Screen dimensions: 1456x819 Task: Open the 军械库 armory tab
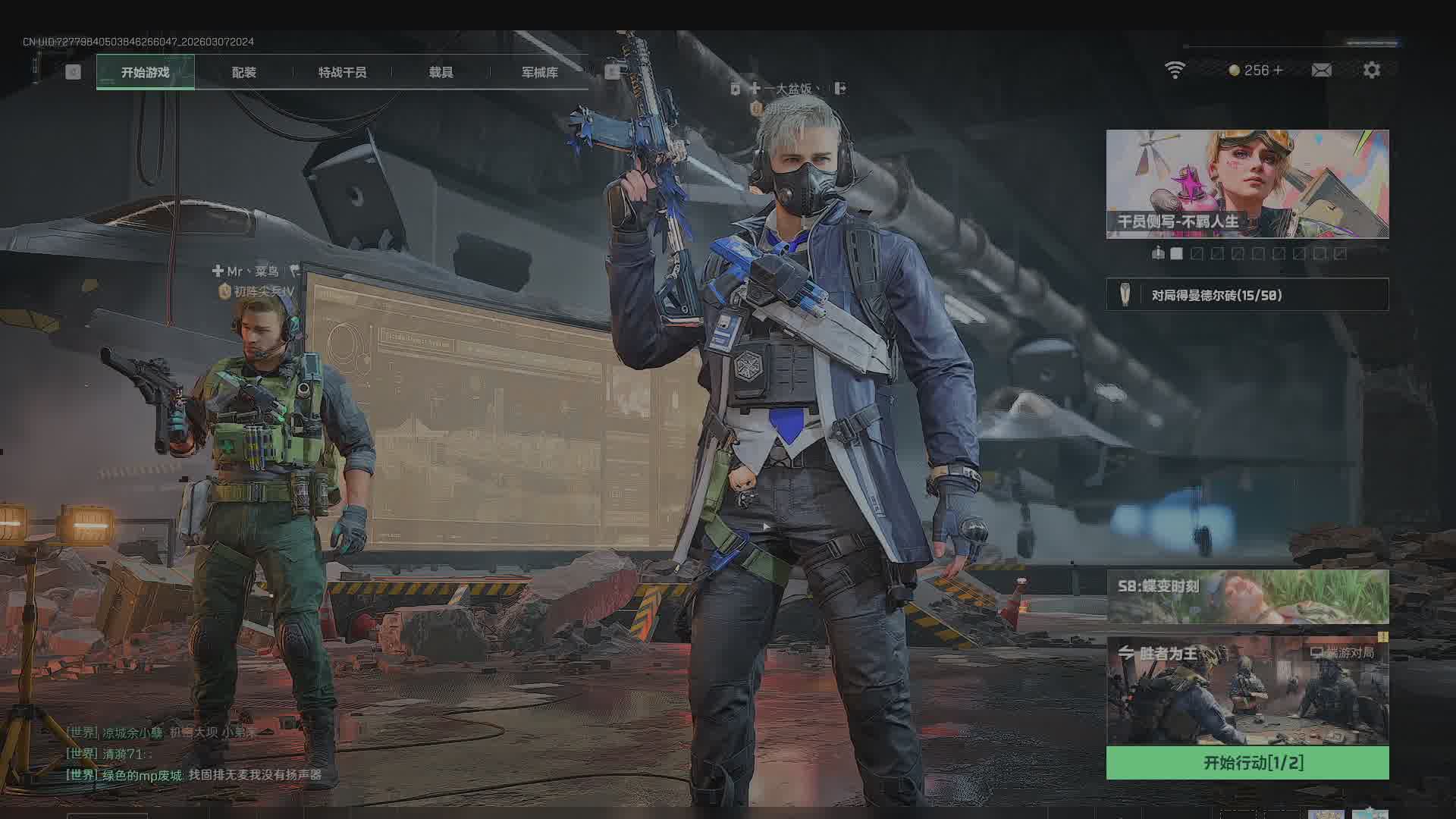[x=539, y=73]
